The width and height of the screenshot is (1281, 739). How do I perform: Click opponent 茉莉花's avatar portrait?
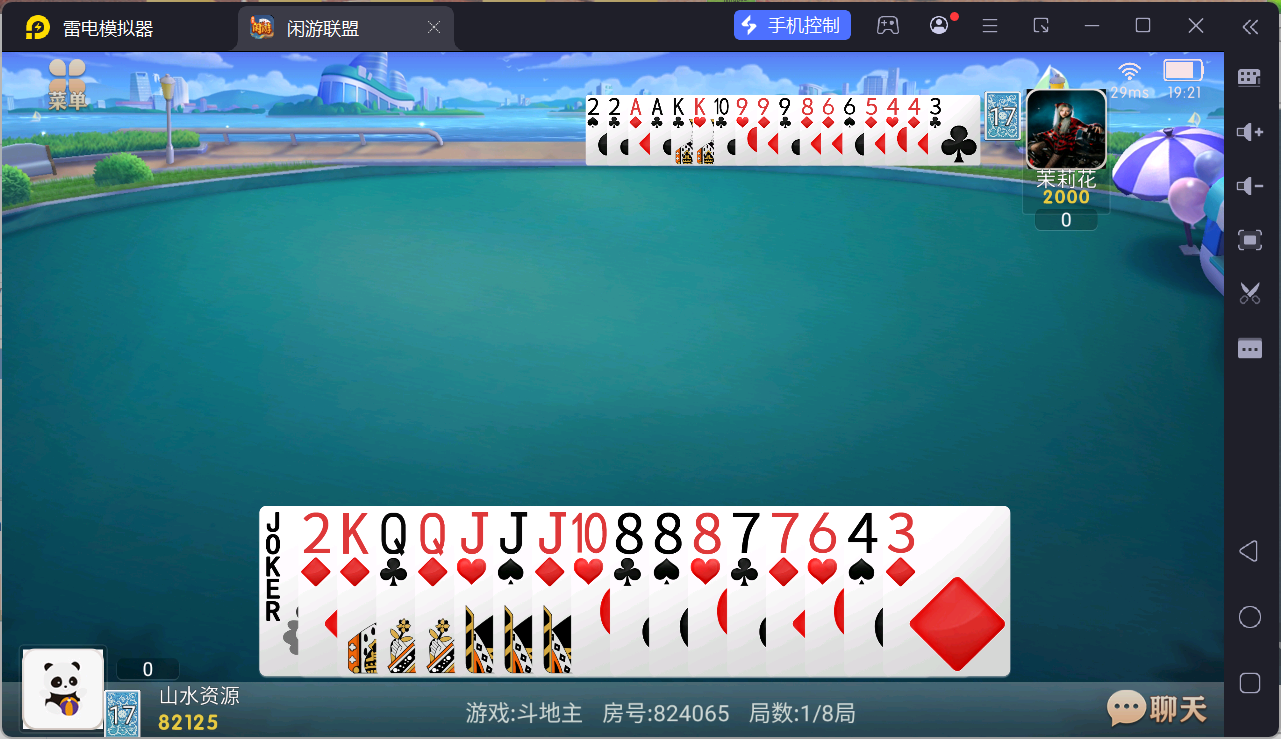point(1065,130)
